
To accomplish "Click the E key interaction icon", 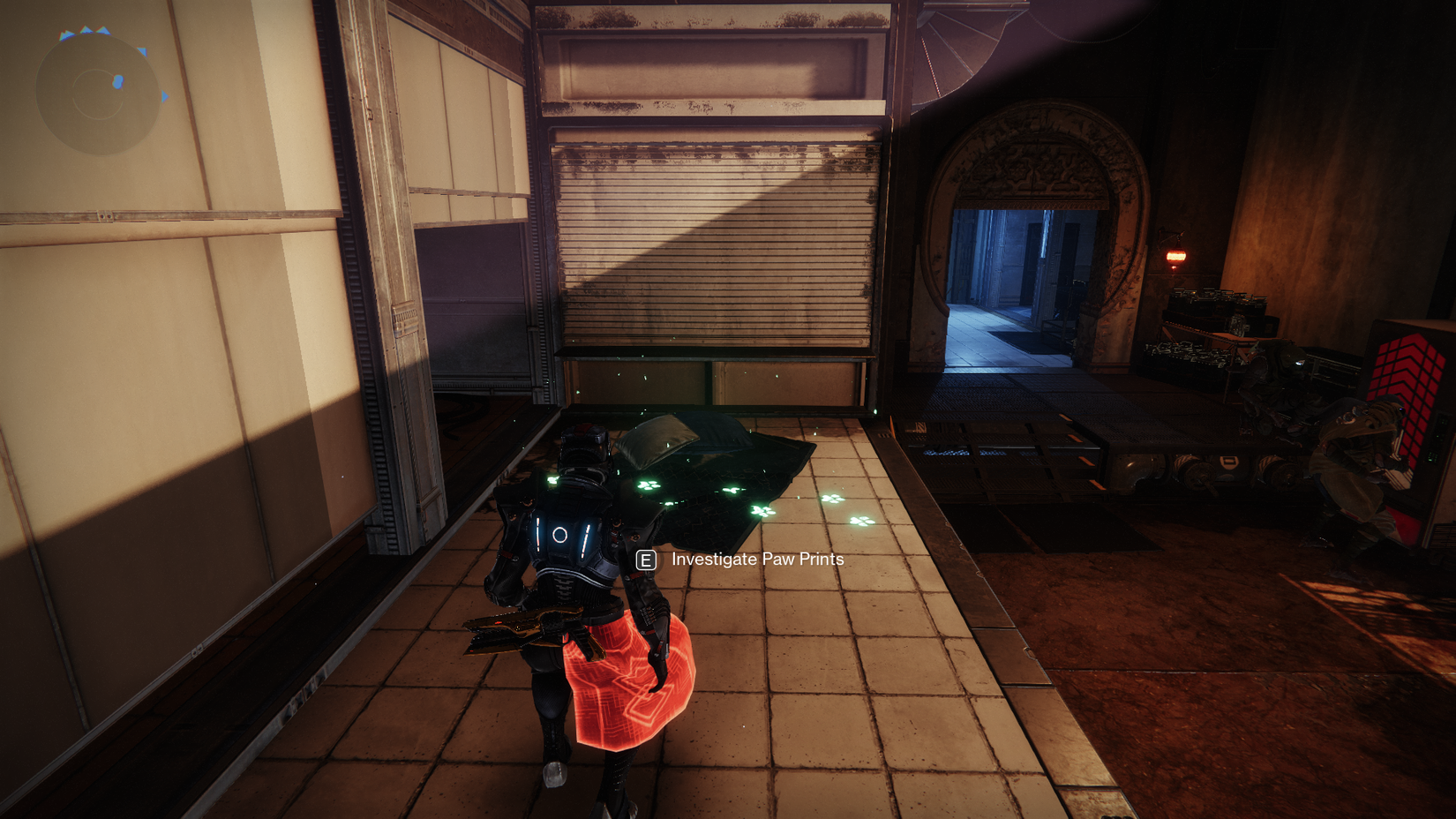I will click(647, 560).
